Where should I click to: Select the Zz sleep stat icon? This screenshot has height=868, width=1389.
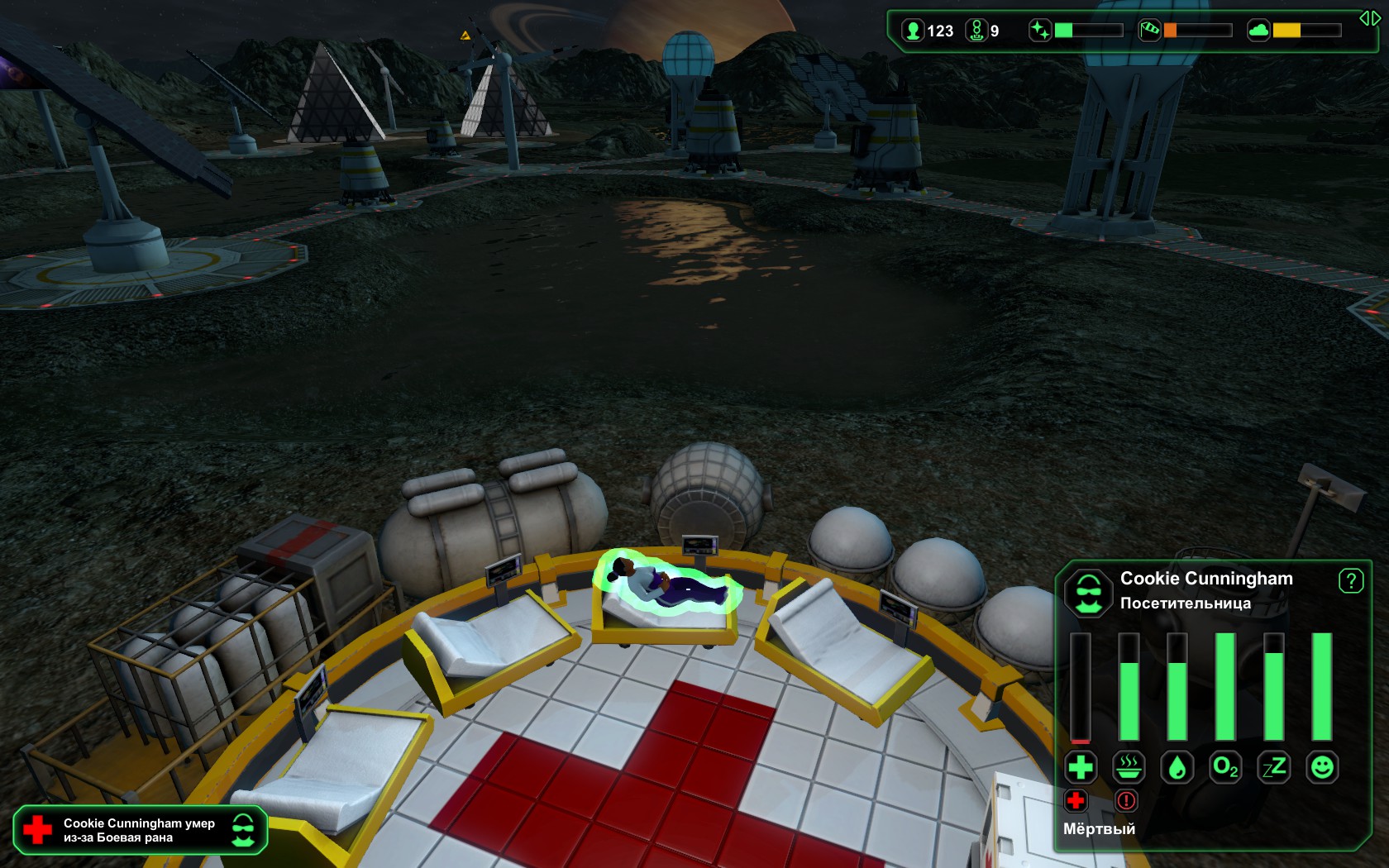[1276, 767]
